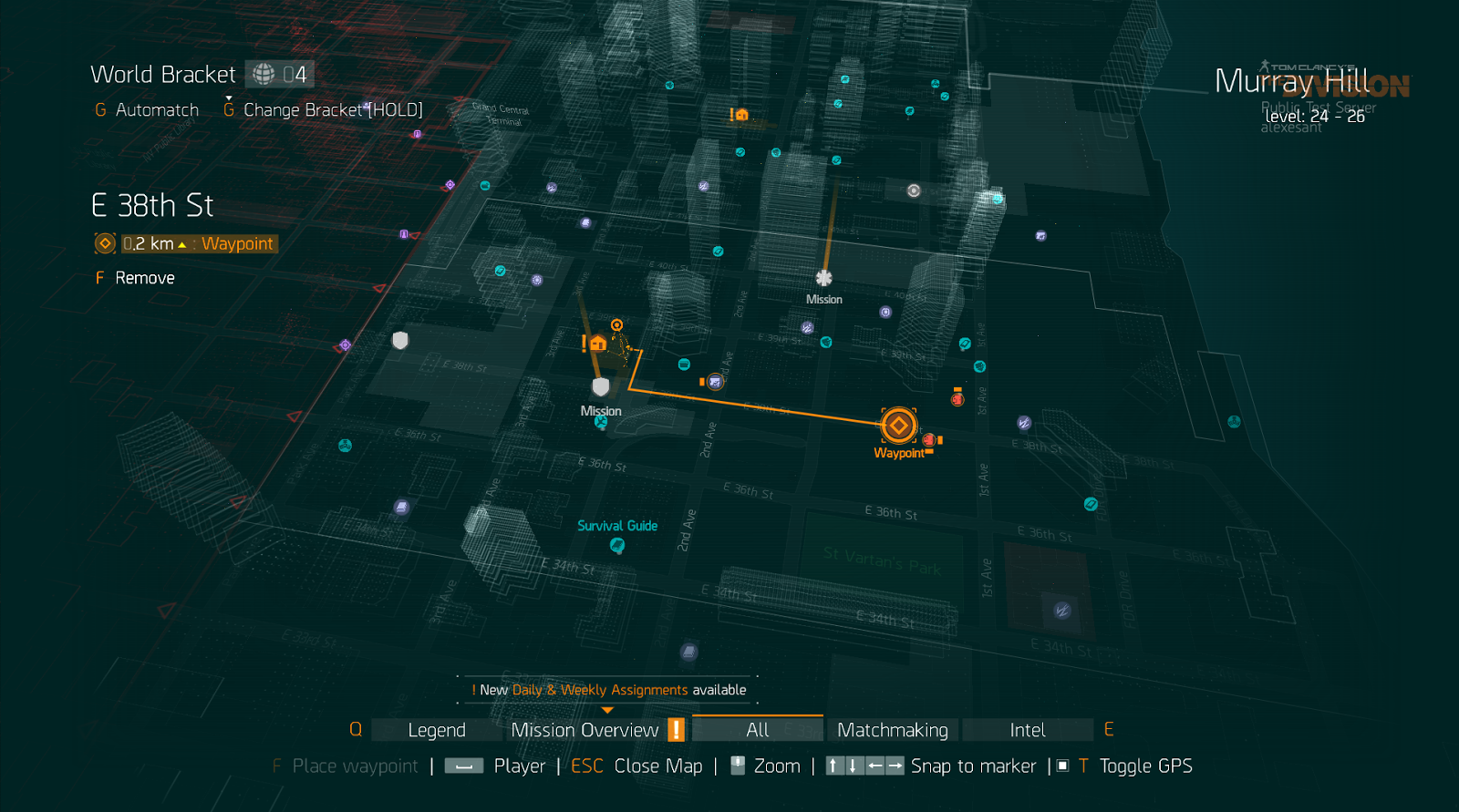Click the orange Waypoint diamond marker
The height and width of the screenshot is (812, 1459).
tap(897, 425)
